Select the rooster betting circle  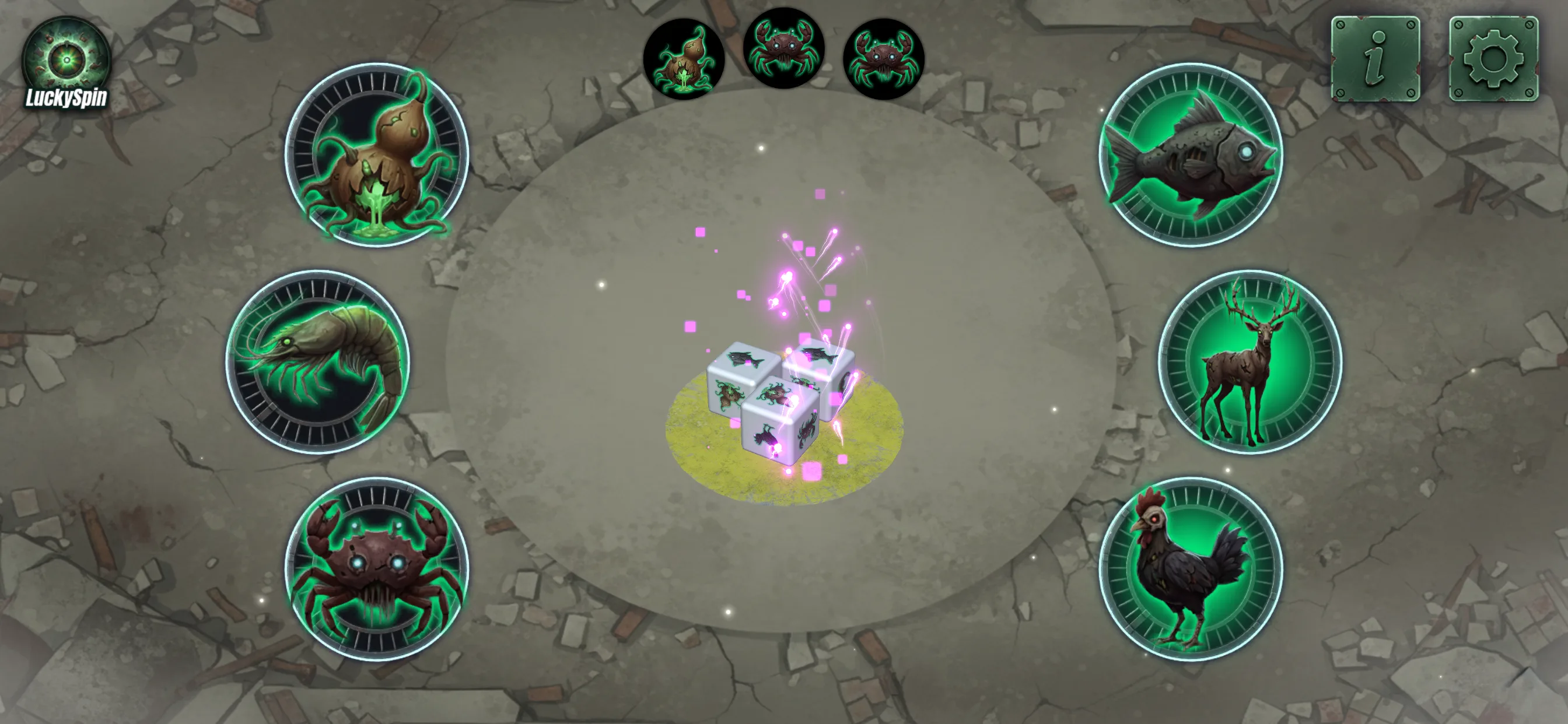[x=1191, y=569]
